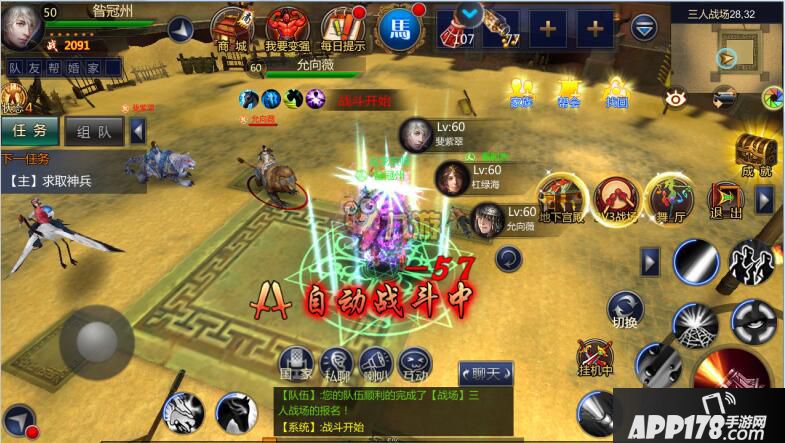Select the 求取神兵 main quest entry
Image resolution: width=785 pixels, height=443 pixels.
click(x=70, y=181)
